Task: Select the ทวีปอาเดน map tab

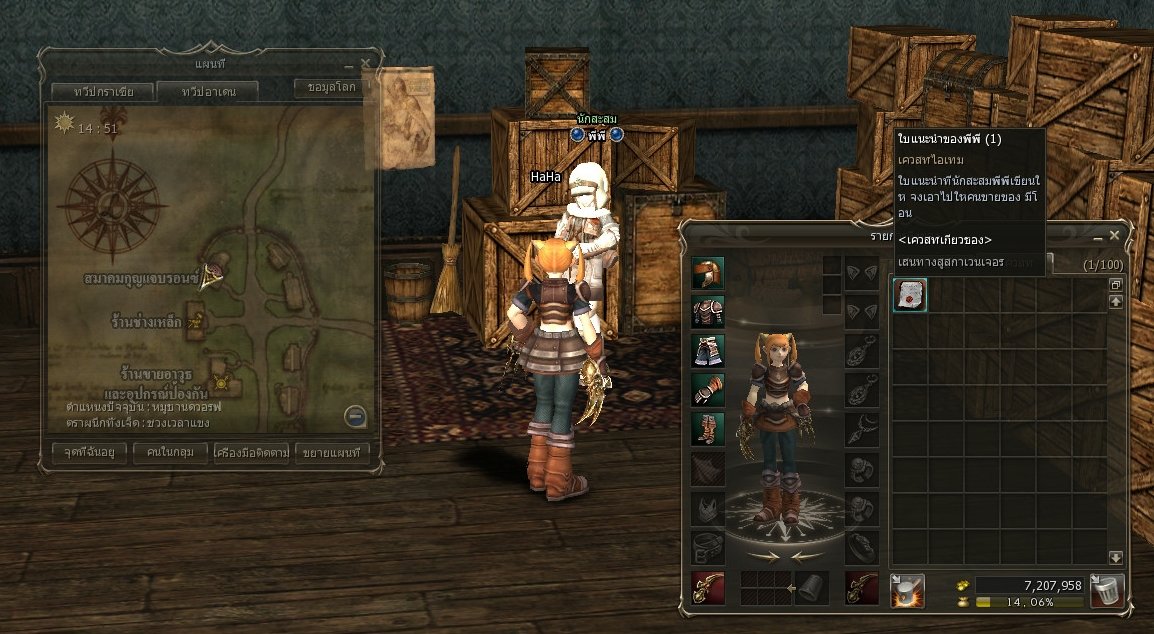Action: tap(207, 91)
